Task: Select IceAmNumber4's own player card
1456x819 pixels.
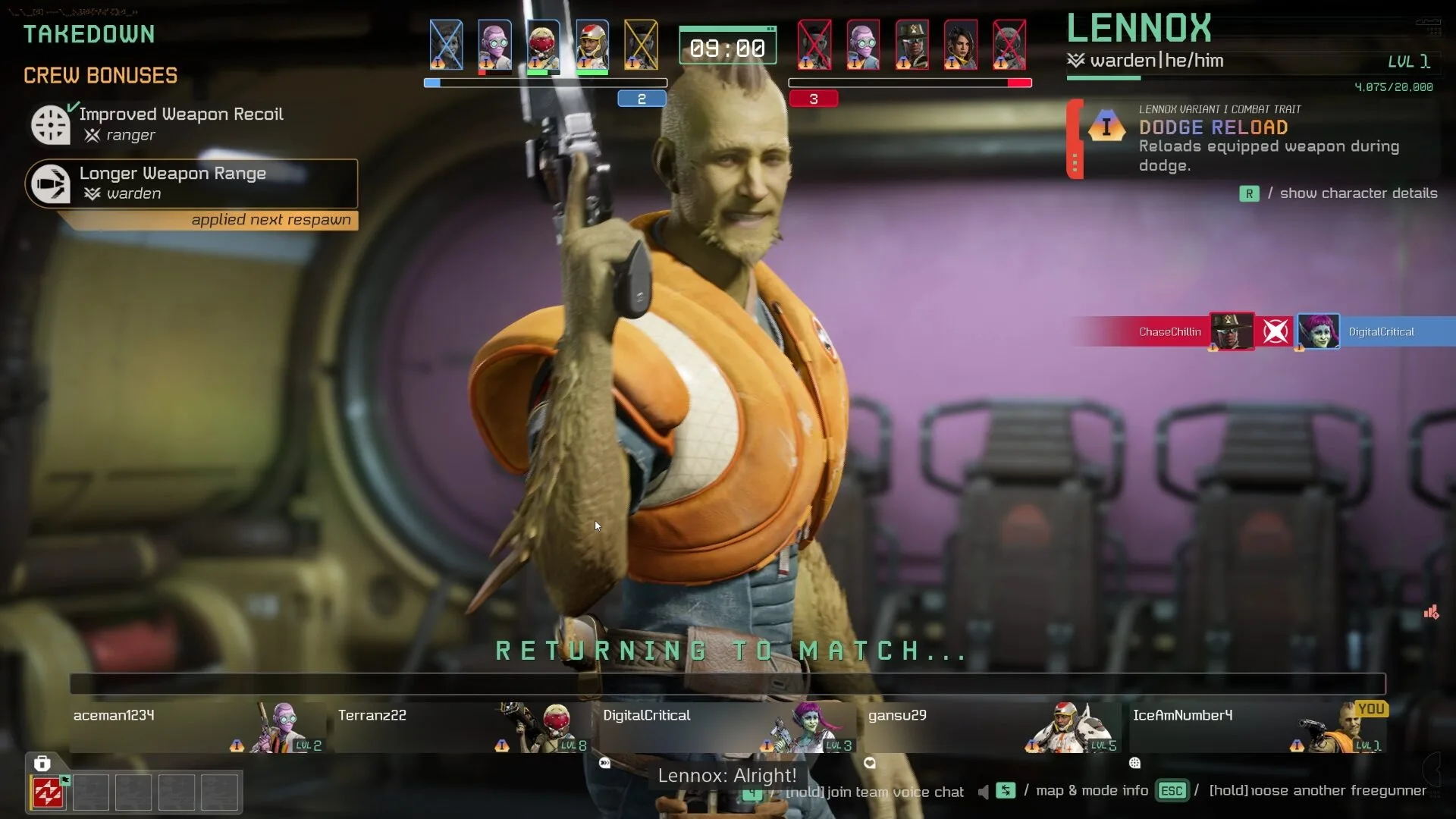Action: pos(1257,726)
